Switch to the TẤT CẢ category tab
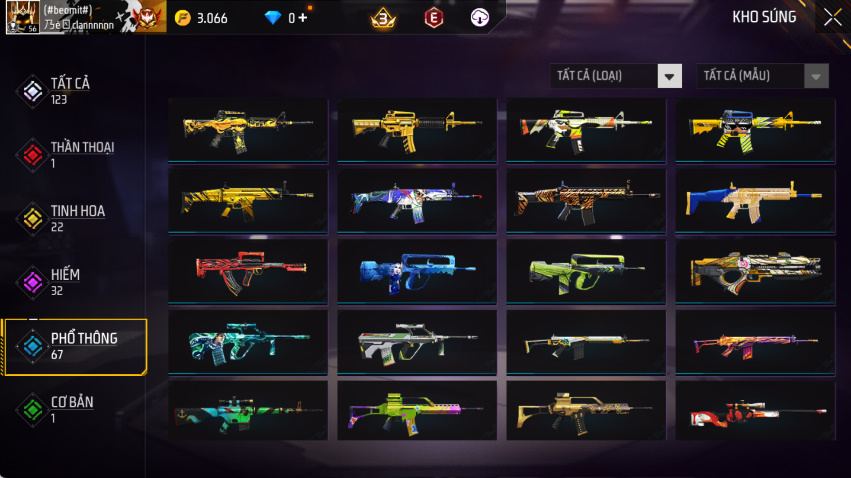Image resolution: width=851 pixels, height=478 pixels. coord(70,90)
